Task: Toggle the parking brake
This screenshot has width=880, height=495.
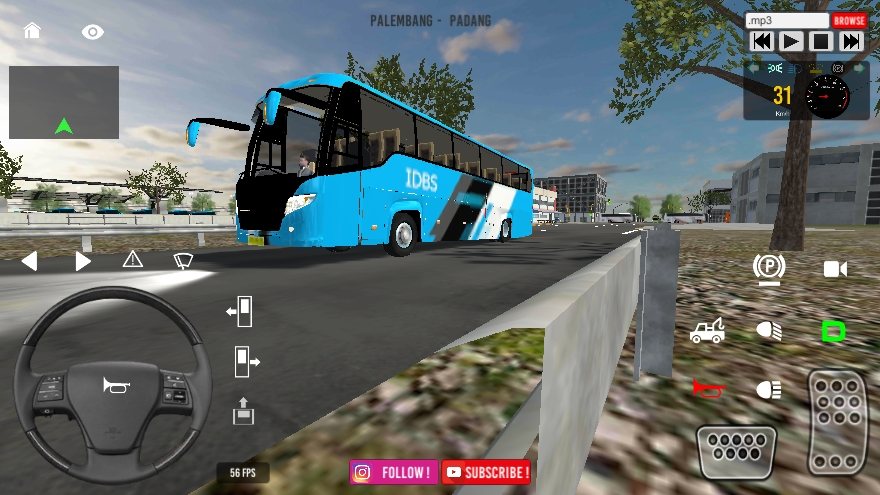Action: tap(769, 267)
